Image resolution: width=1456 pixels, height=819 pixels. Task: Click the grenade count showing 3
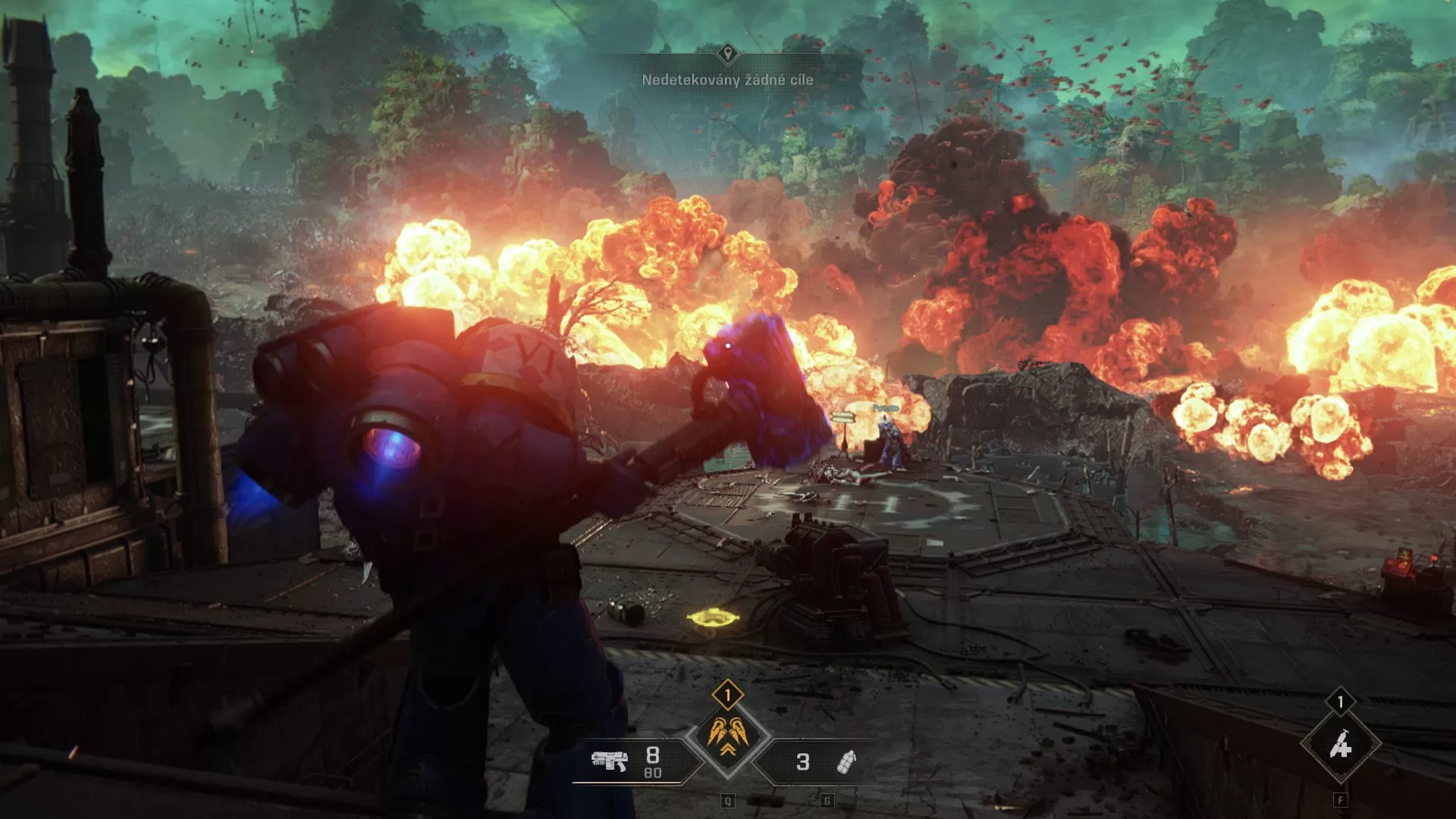coord(802,761)
